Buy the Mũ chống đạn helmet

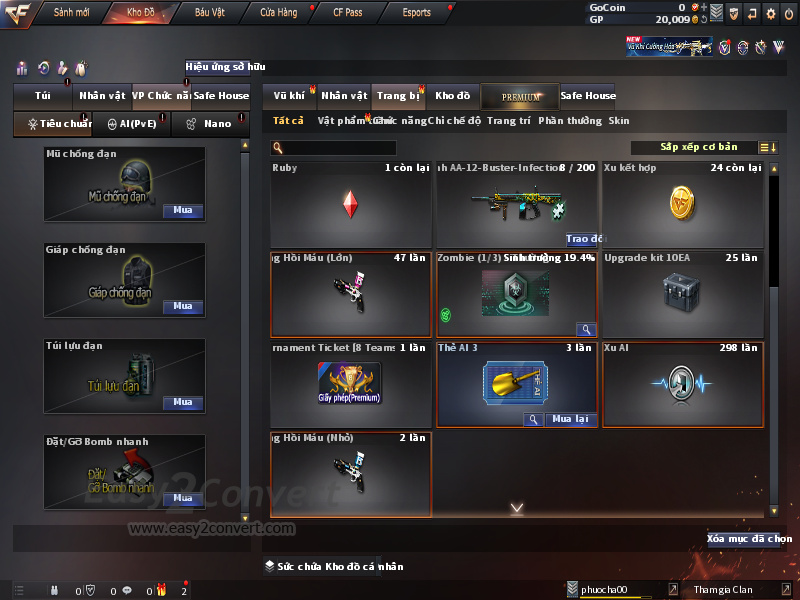coord(182,211)
